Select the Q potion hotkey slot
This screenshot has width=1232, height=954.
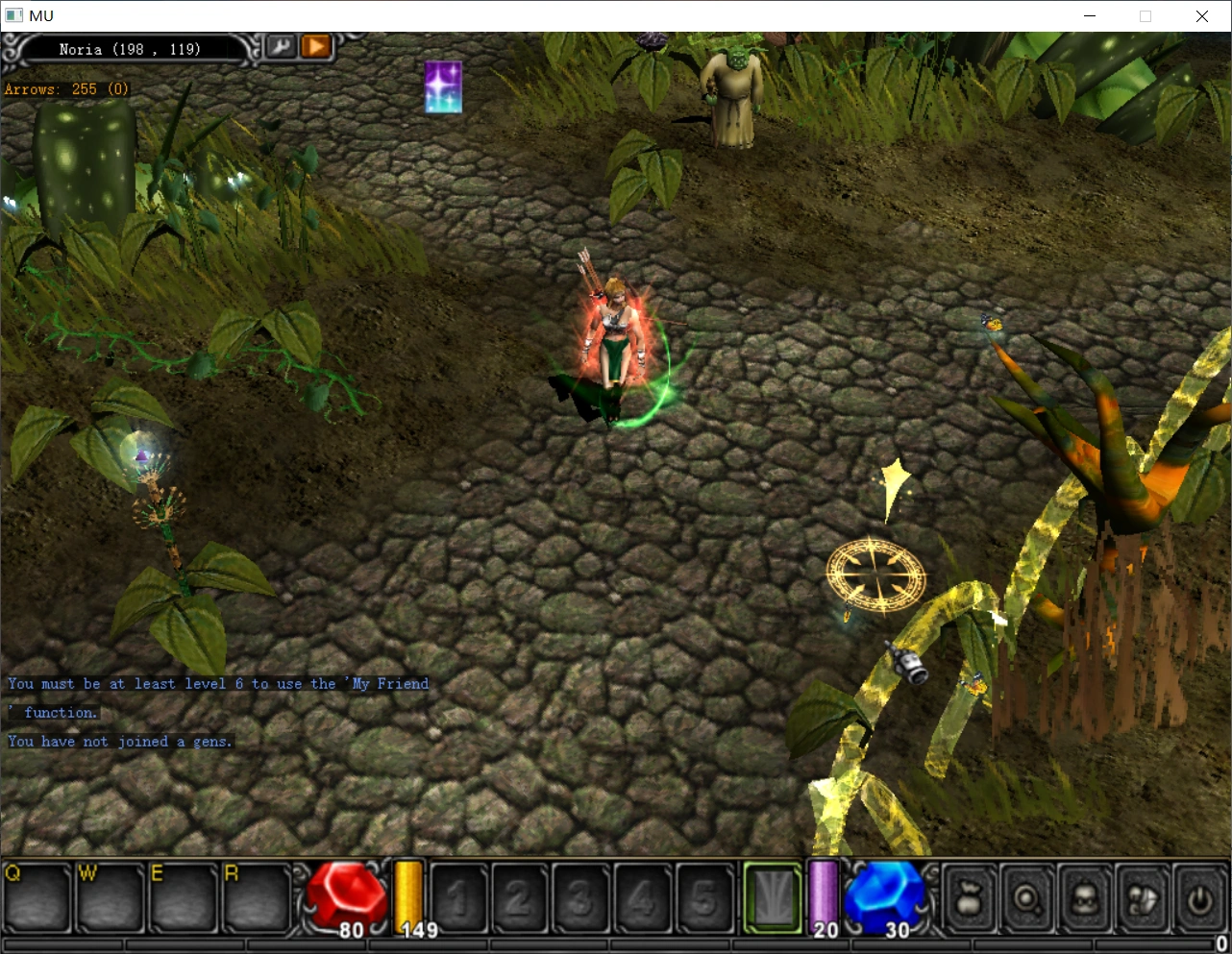(x=37, y=898)
